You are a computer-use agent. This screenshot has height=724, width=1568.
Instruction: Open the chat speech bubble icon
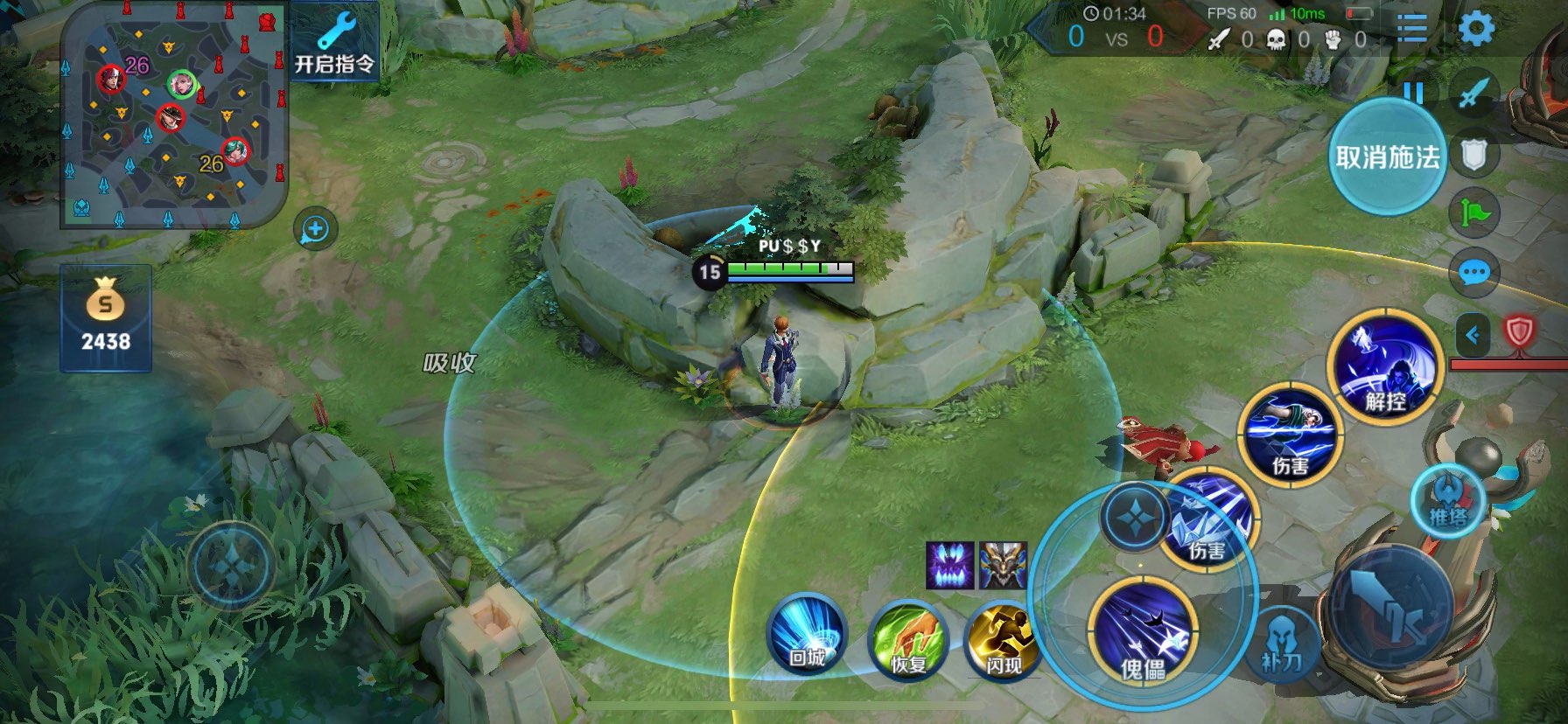1474,273
